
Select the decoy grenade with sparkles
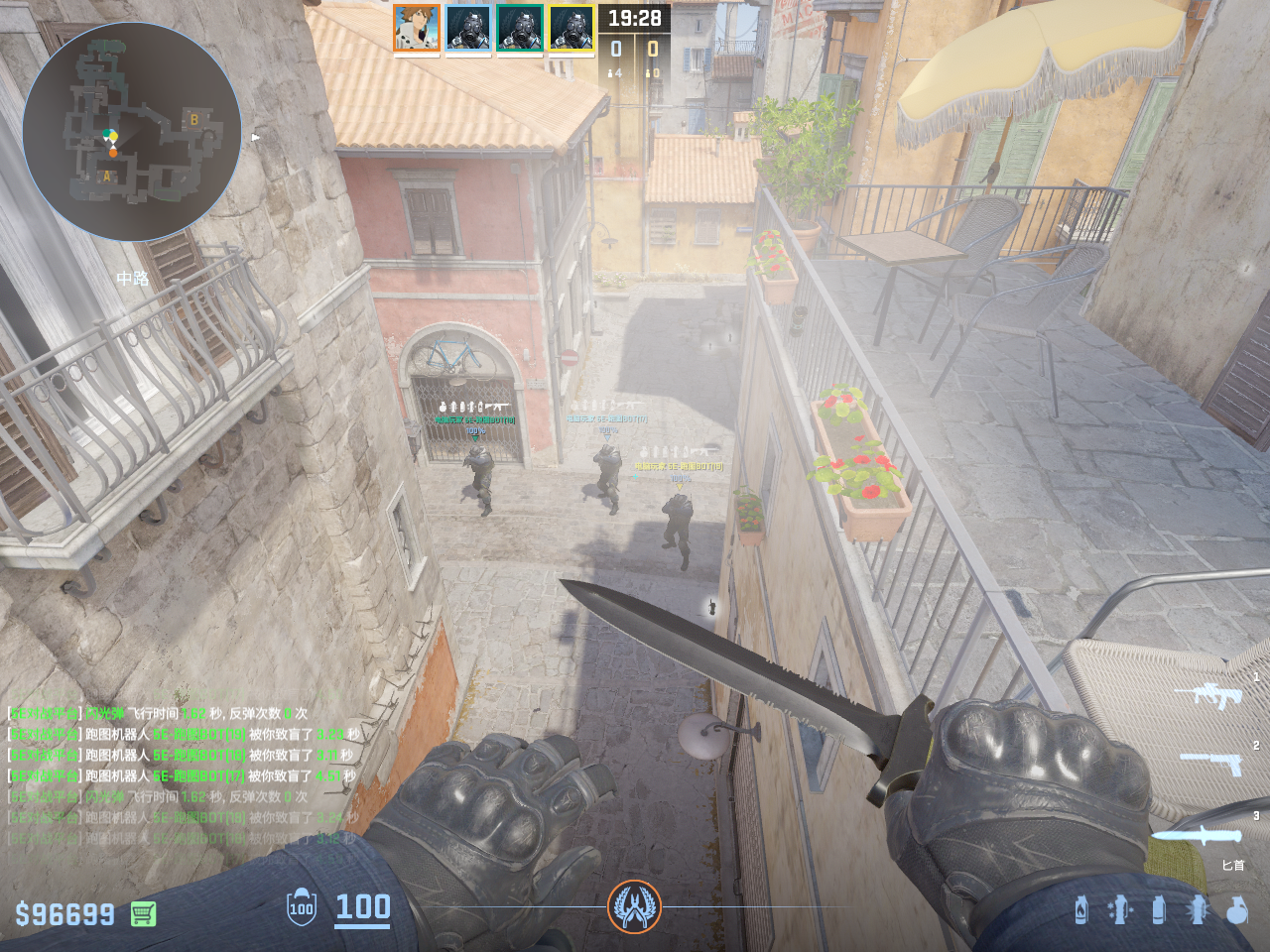click(1119, 909)
